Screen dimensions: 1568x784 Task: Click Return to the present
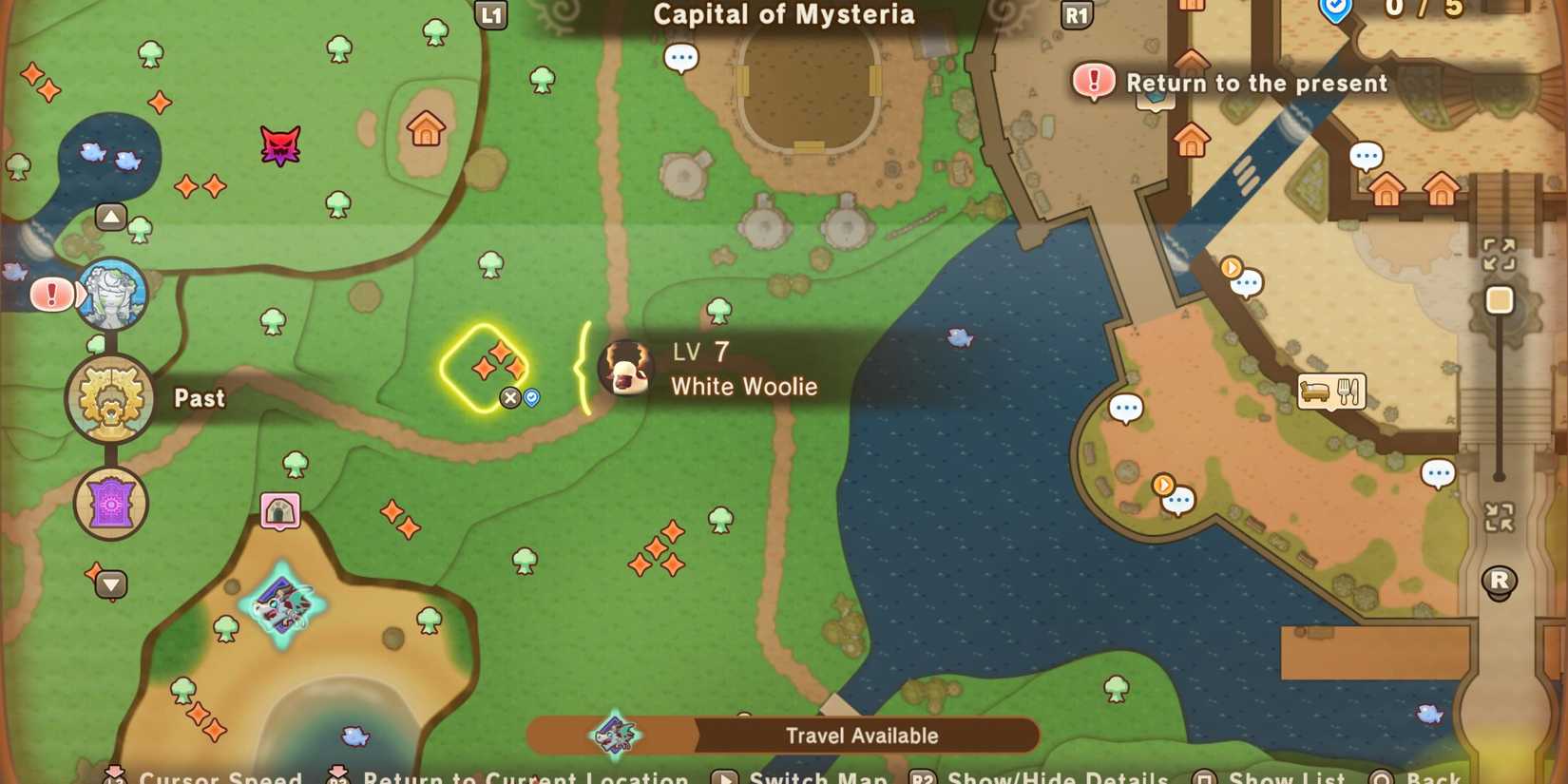tap(1256, 84)
